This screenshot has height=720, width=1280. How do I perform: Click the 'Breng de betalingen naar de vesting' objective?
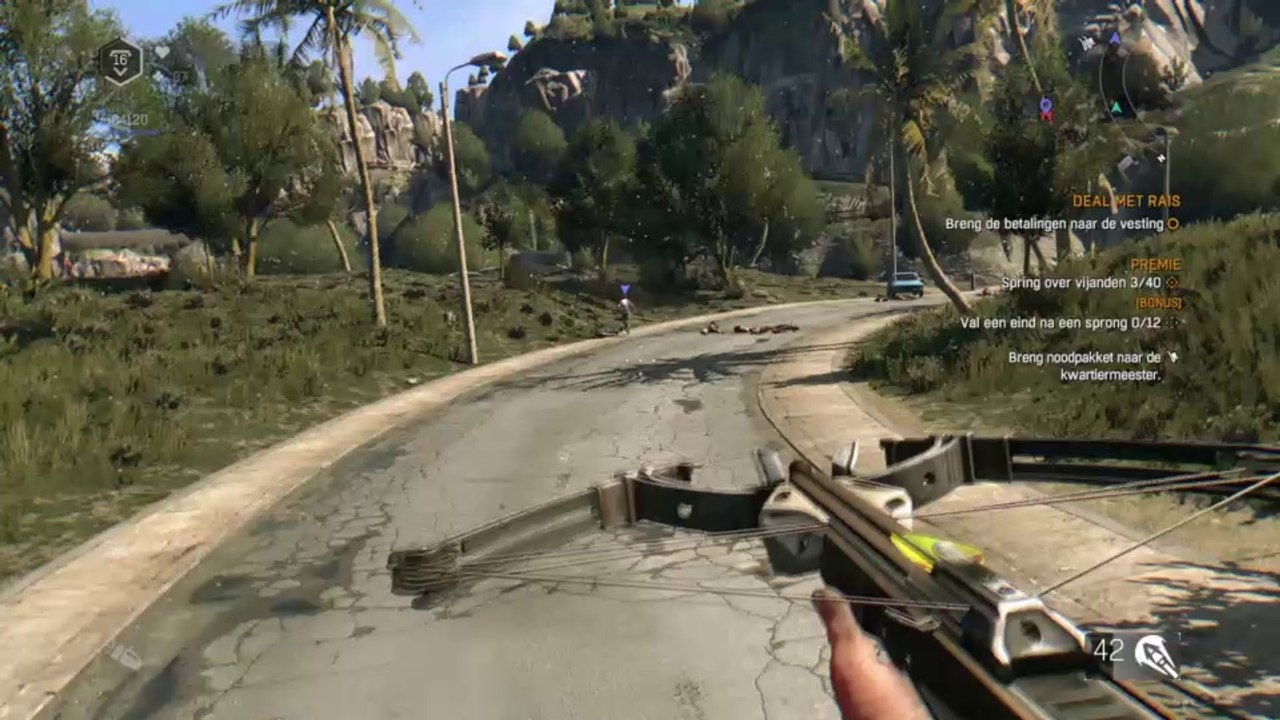click(x=1054, y=225)
